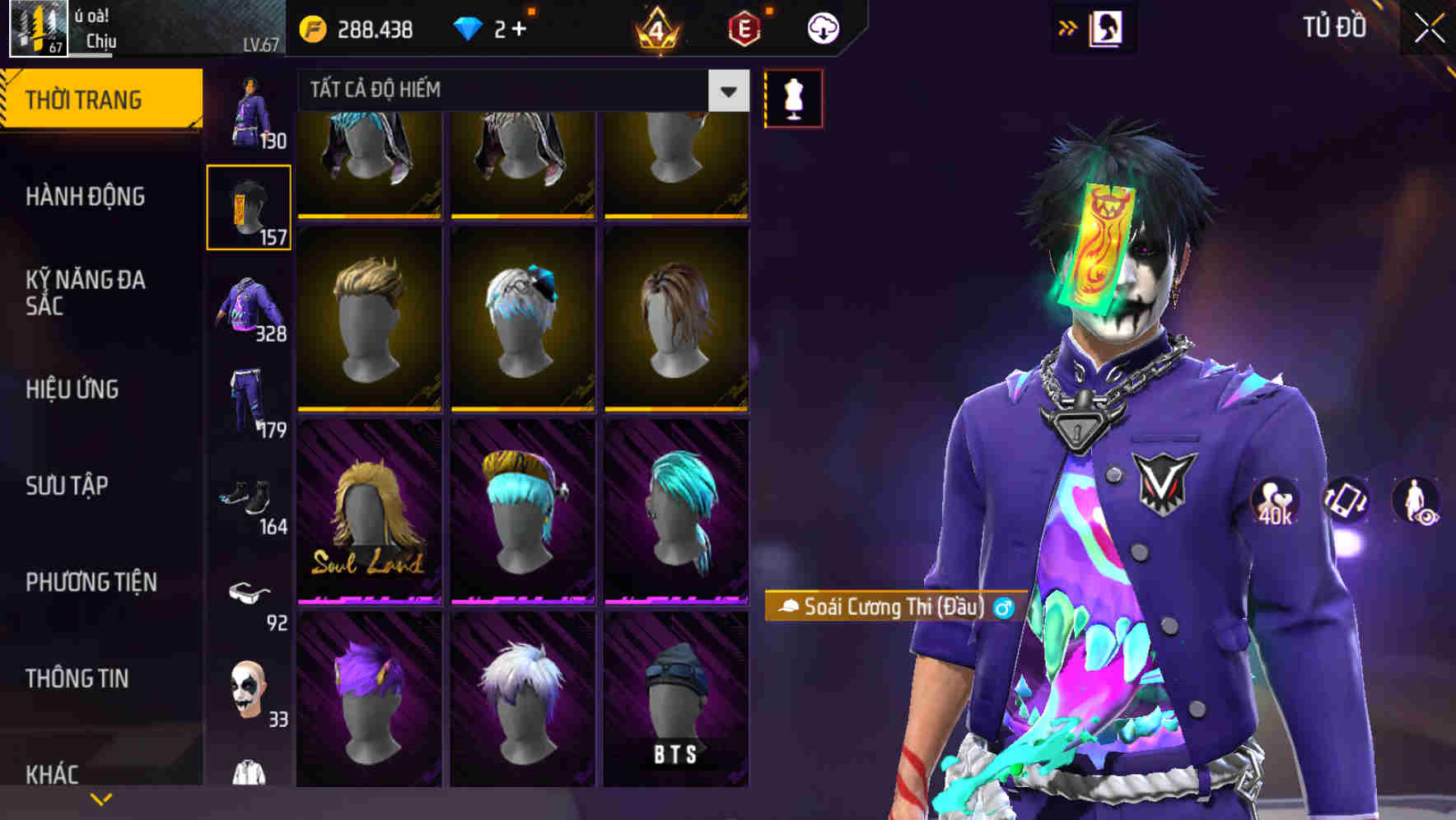Screen dimensions: 1456x820
Task: Open the PHƯƠNG TIỆN category
Action: tap(91, 582)
